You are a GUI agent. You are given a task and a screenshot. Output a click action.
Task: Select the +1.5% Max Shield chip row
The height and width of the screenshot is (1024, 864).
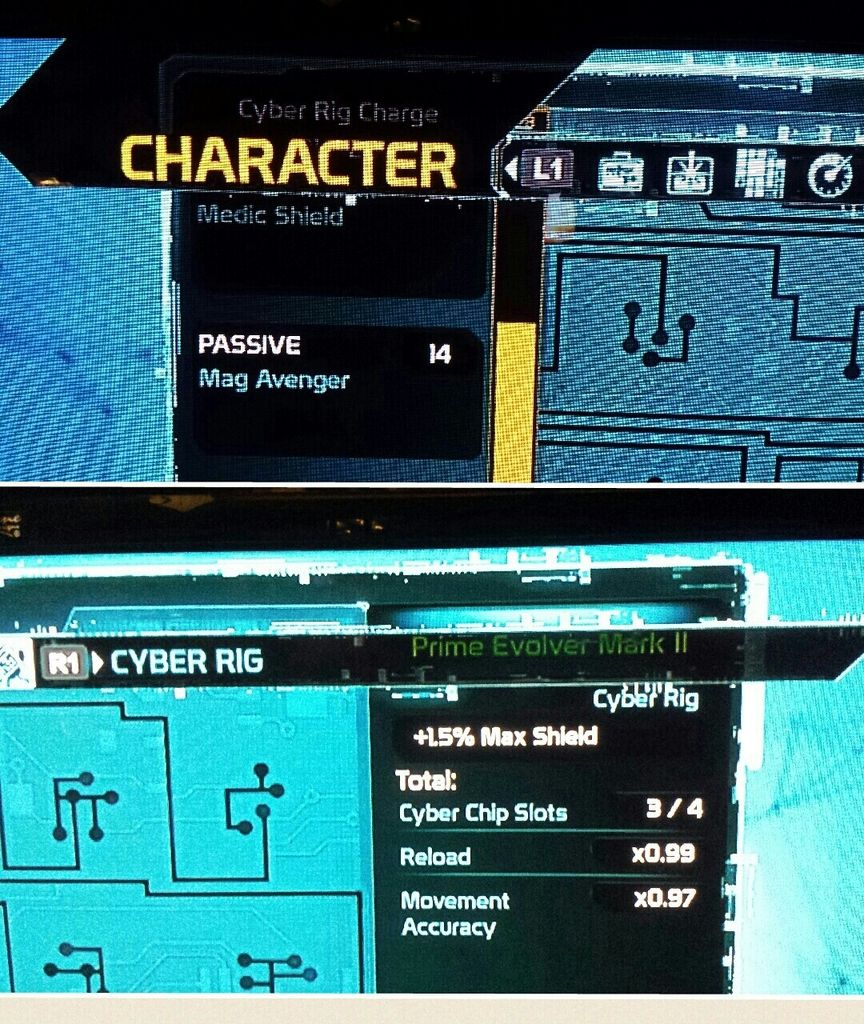pyautogui.click(x=505, y=737)
